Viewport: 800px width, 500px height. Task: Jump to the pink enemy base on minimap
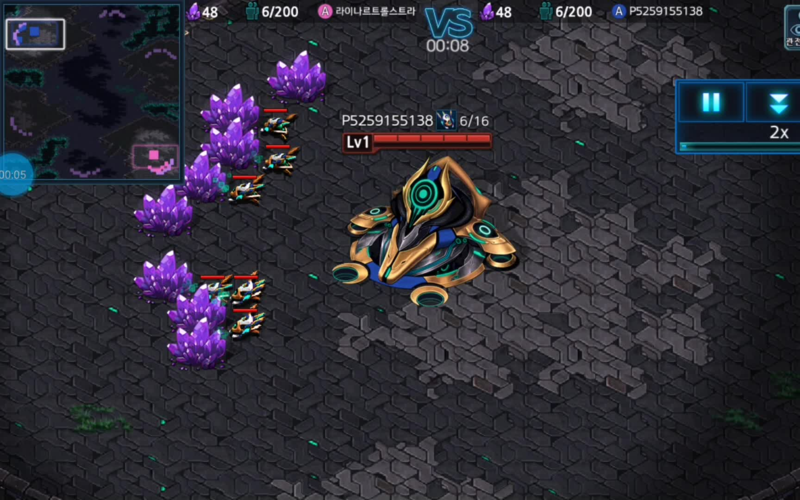click(155, 157)
